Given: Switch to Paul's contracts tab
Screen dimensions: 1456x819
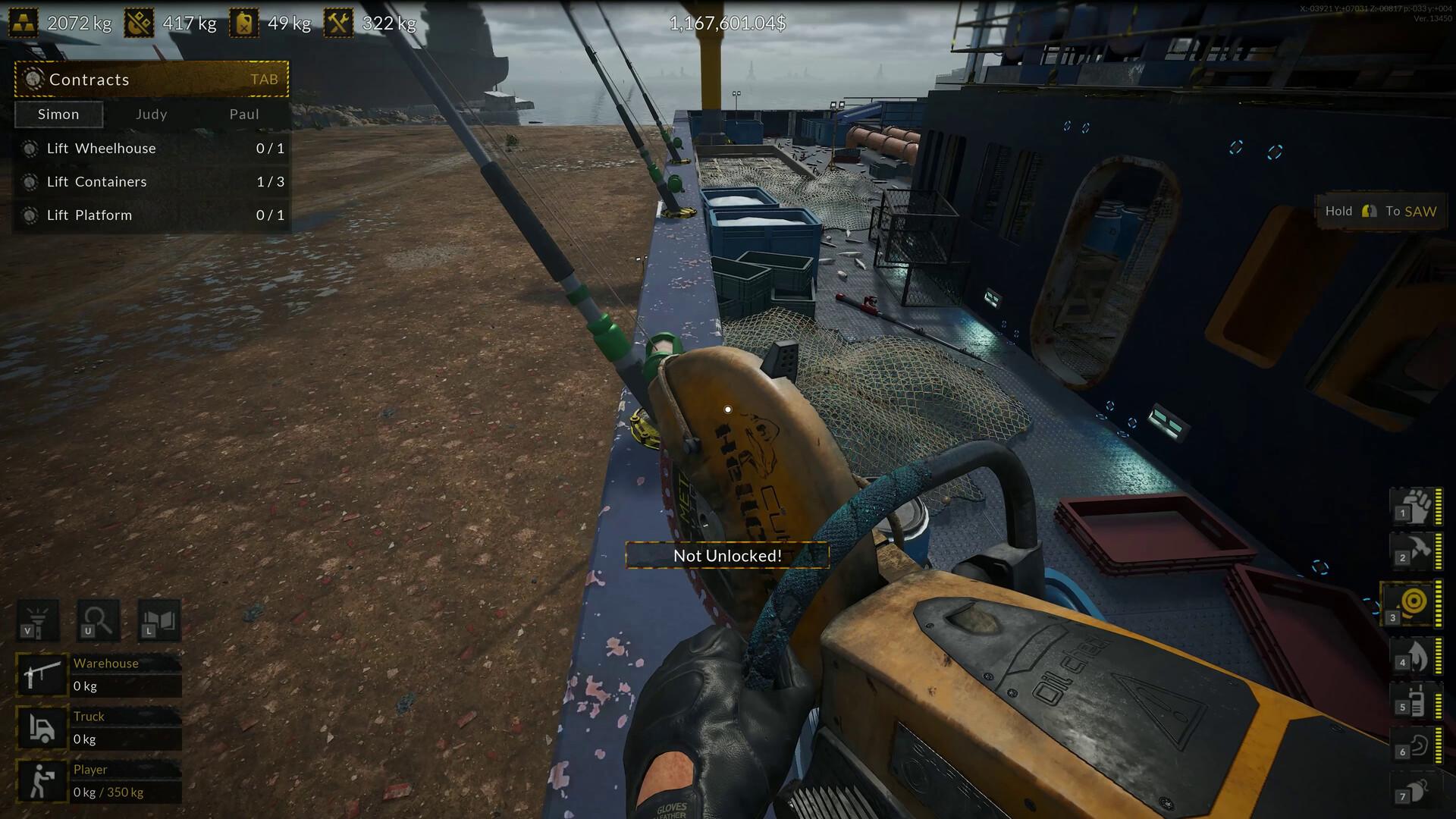Looking at the screenshot, I should [x=244, y=115].
